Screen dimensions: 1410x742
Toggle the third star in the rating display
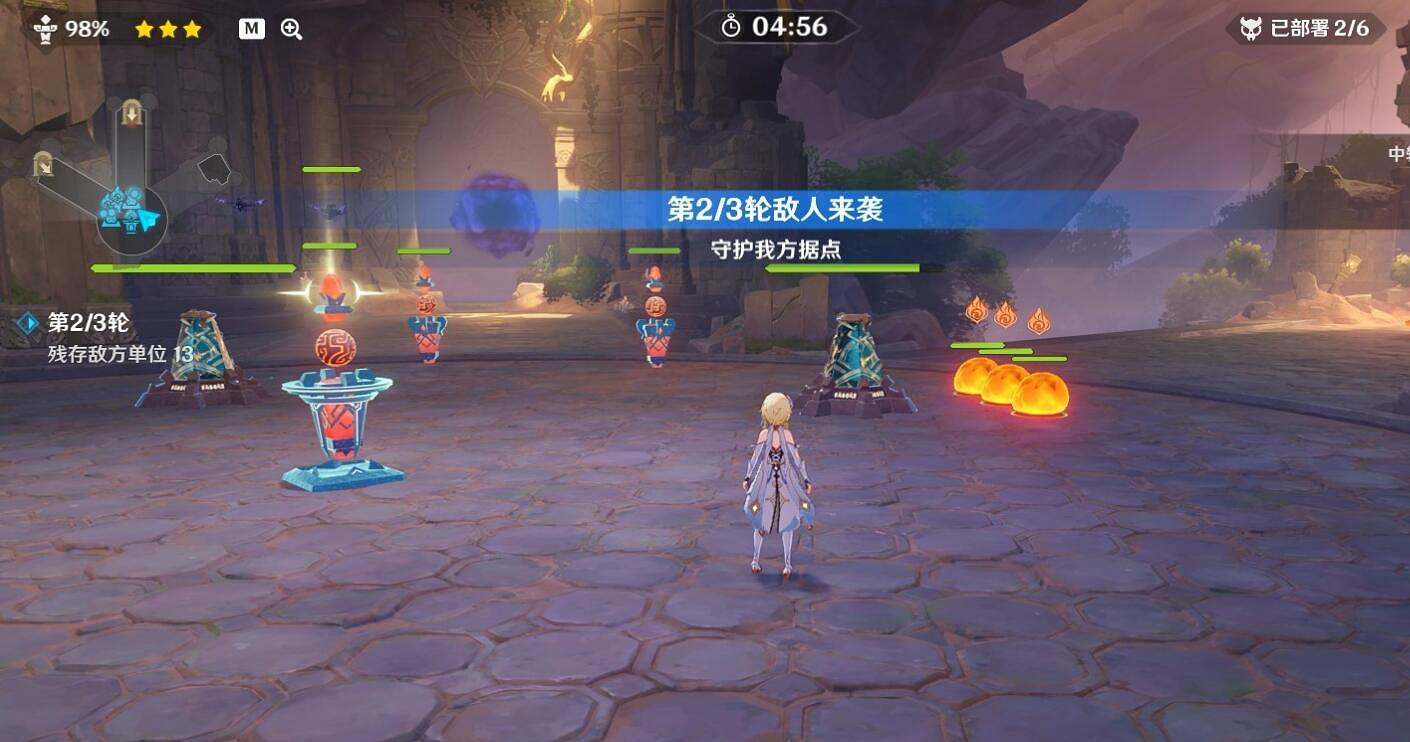[192, 29]
